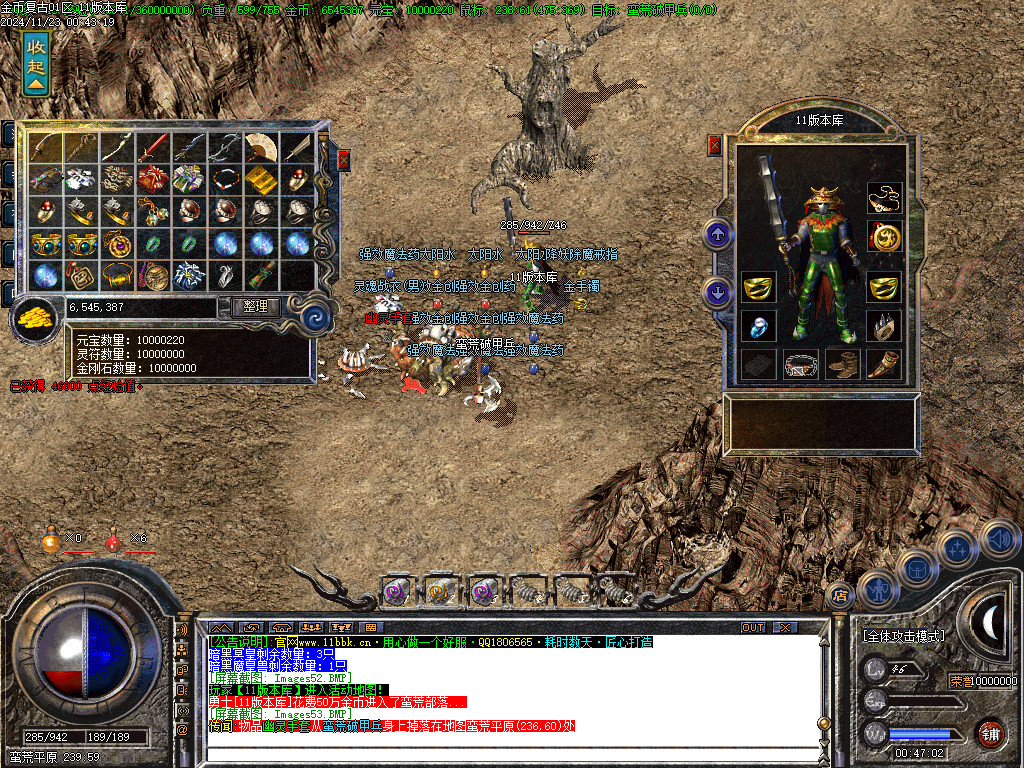1024x768 pixels.
Task: Select the red gift box item
Action: click(x=153, y=180)
